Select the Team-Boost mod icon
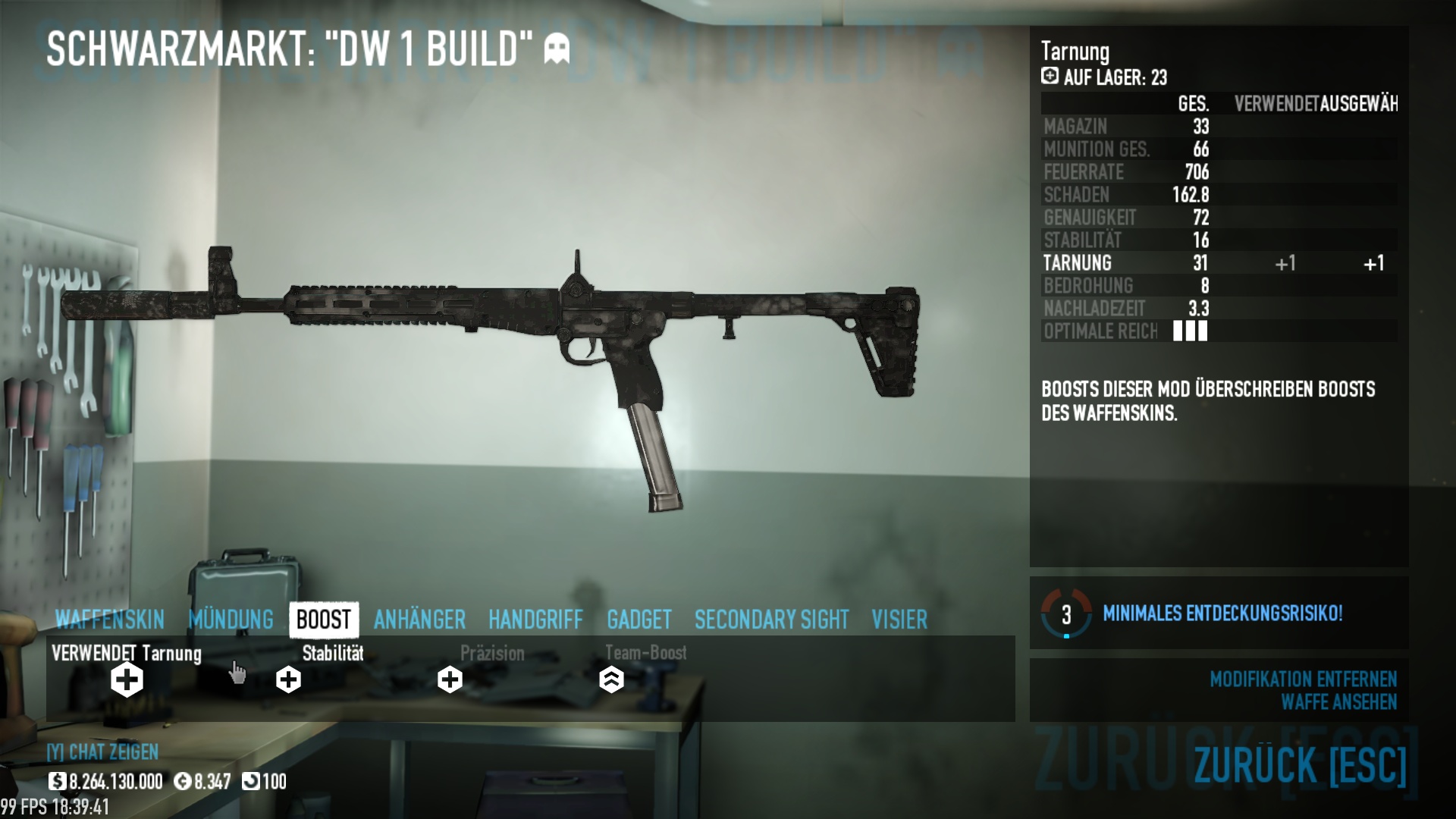This screenshot has height=819, width=1456. [611, 679]
